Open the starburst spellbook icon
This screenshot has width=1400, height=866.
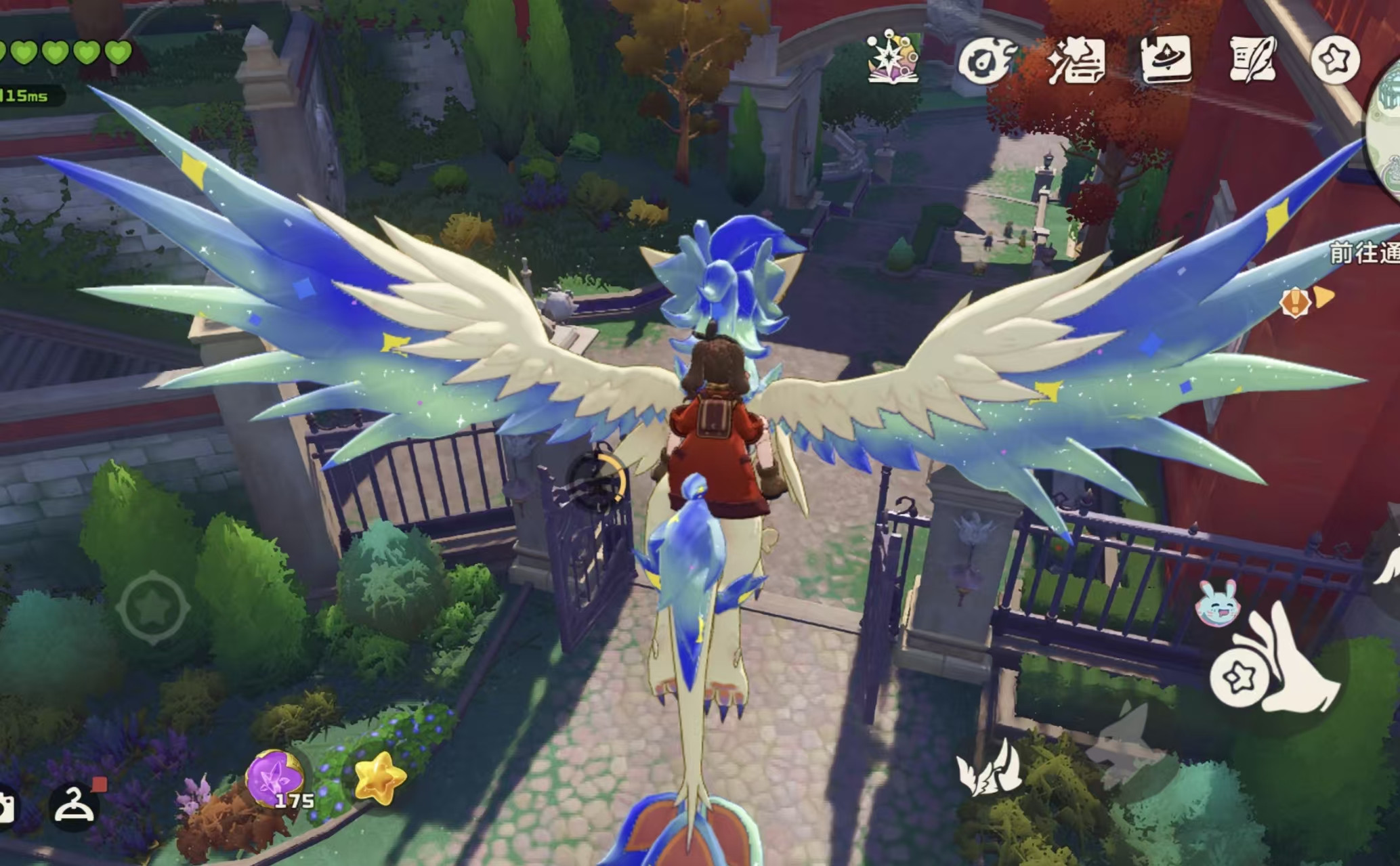click(x=893, y=58)
